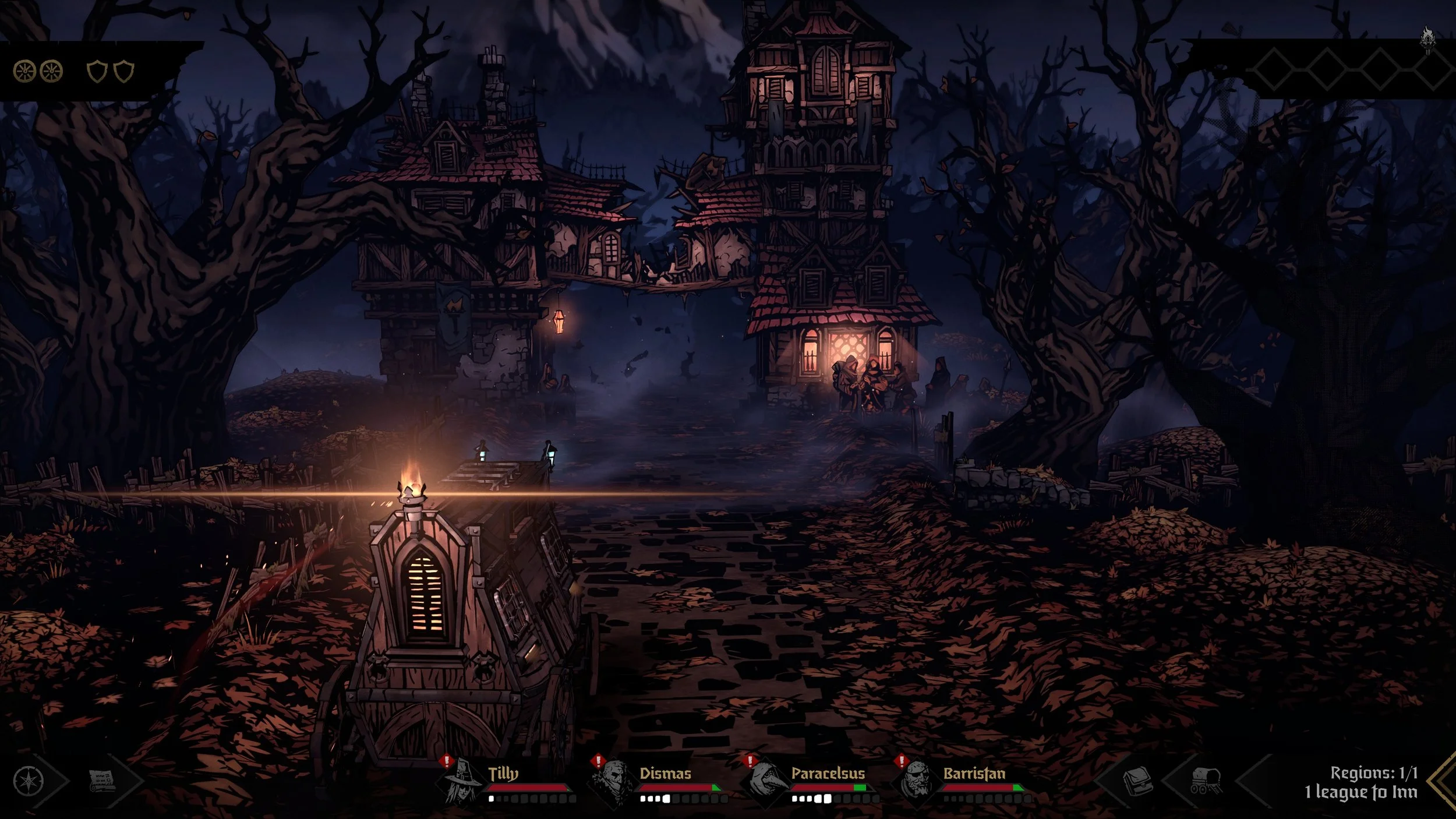
Task: Open the stagecoach wagon panel
Action: coord(1206,781)
